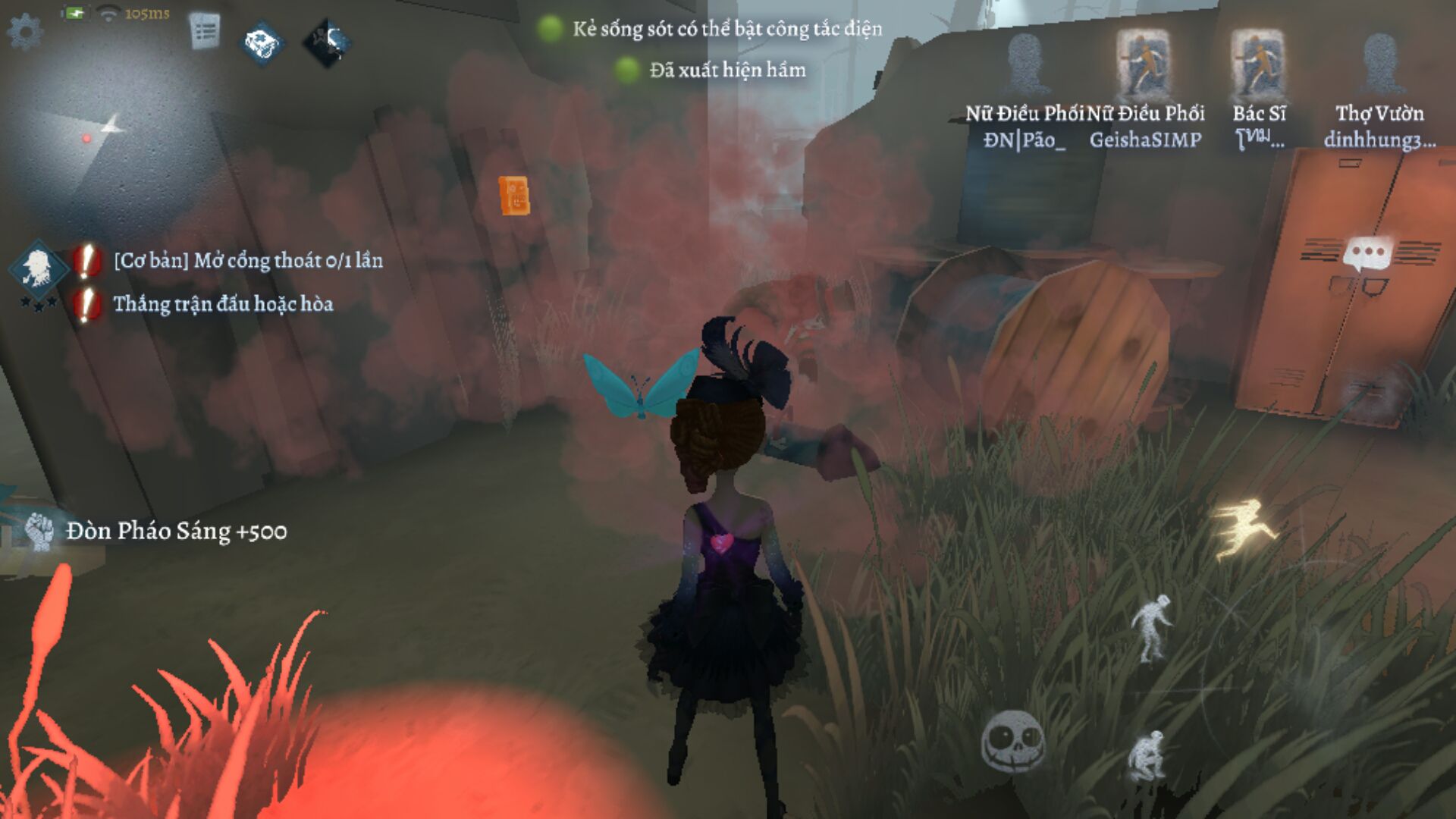Select the mission 'Mở cổng thoát 0/1 lần'
This screenshot has width=1456, height=819.
tap(248, 261)
